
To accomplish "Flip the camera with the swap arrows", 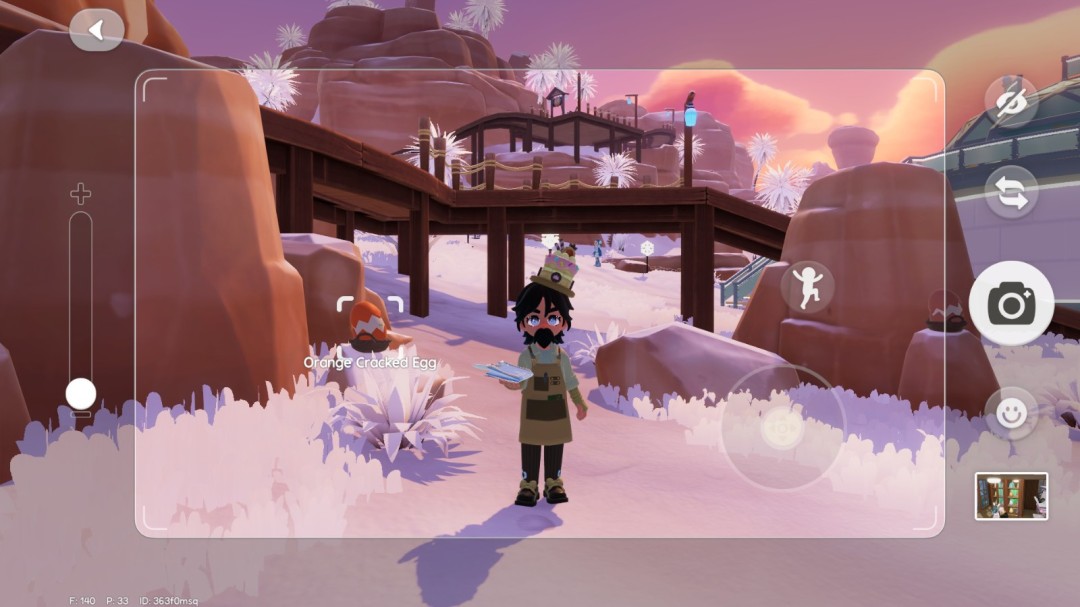I will (x=1011, y=192).
